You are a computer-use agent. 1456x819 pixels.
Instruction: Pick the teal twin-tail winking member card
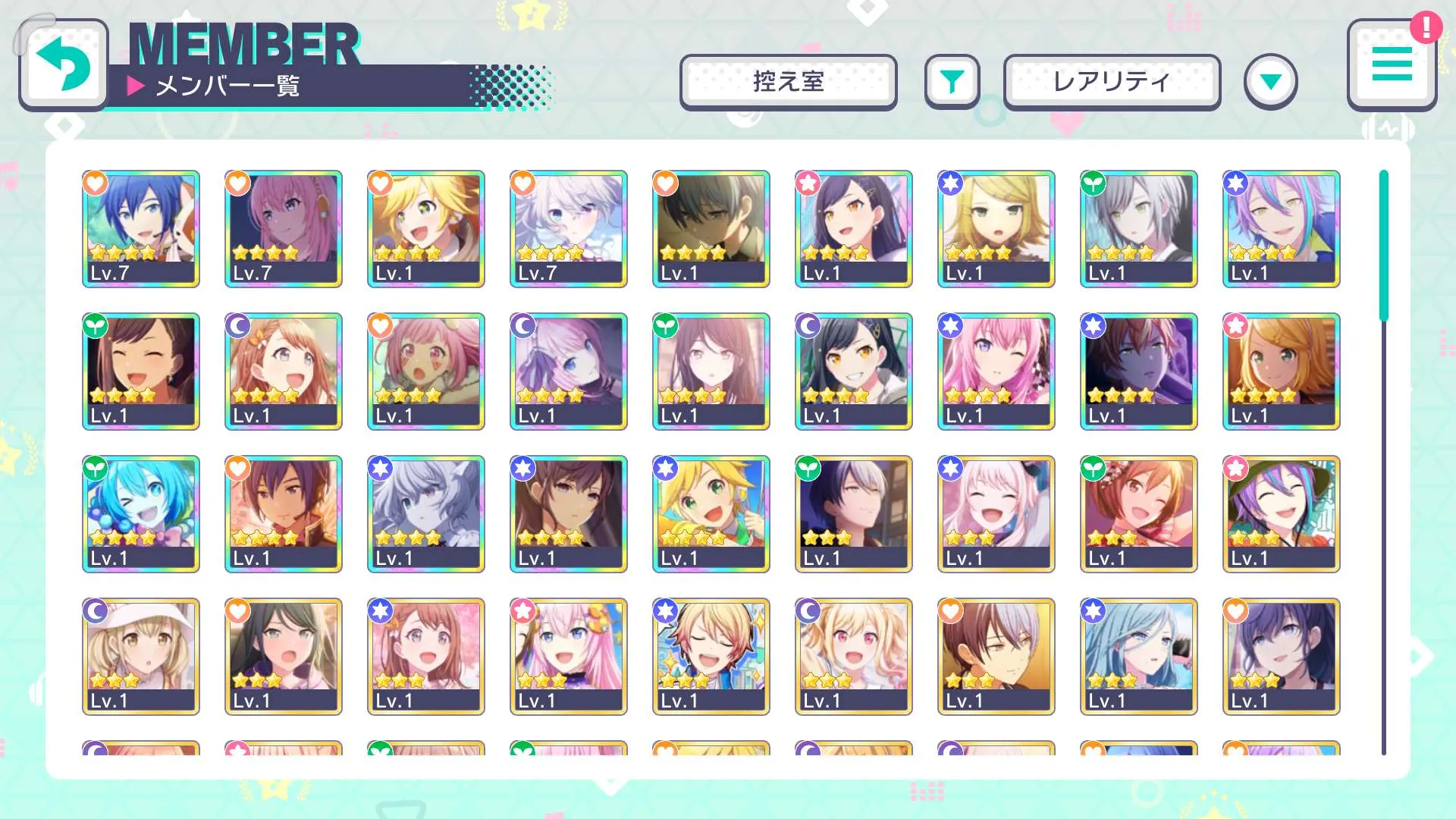pos(141,513)
